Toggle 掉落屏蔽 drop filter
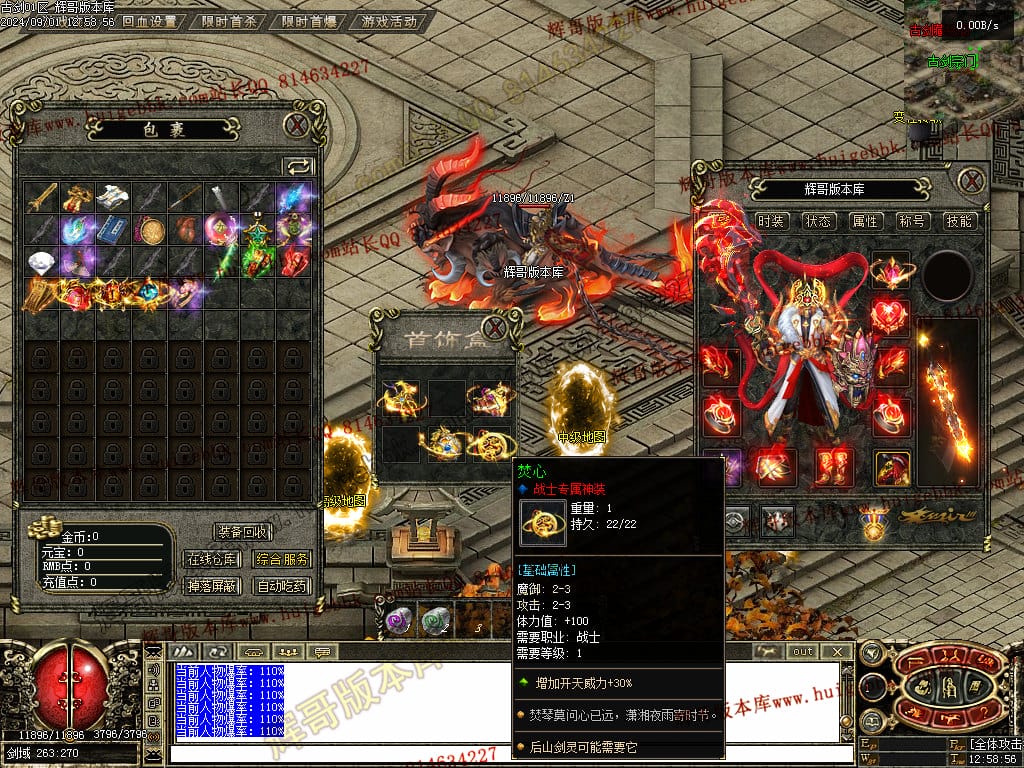The width and height of the screenshot is (1024, 768). coord(213,586)
